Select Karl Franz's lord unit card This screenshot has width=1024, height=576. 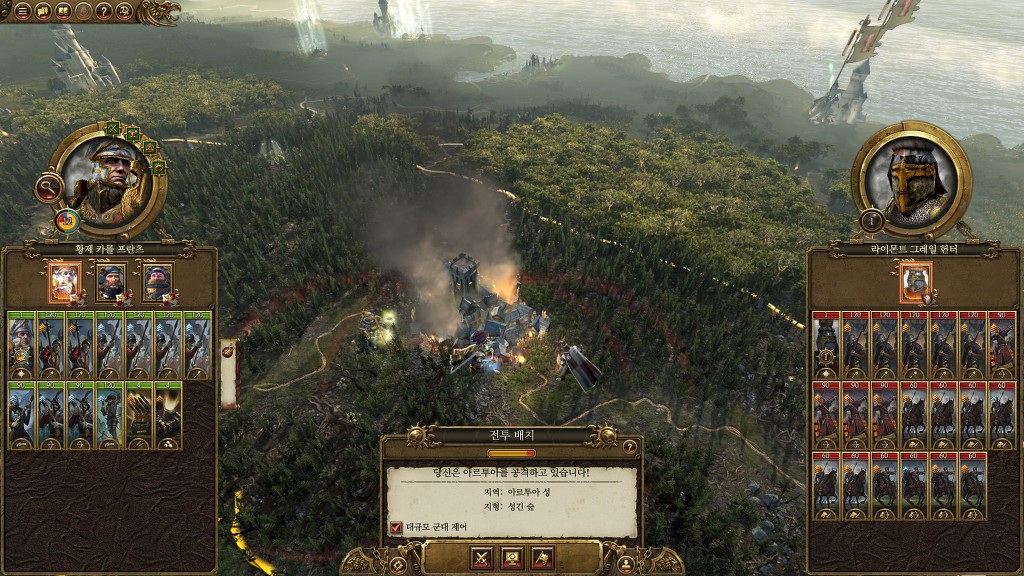[x=22, y=345]
